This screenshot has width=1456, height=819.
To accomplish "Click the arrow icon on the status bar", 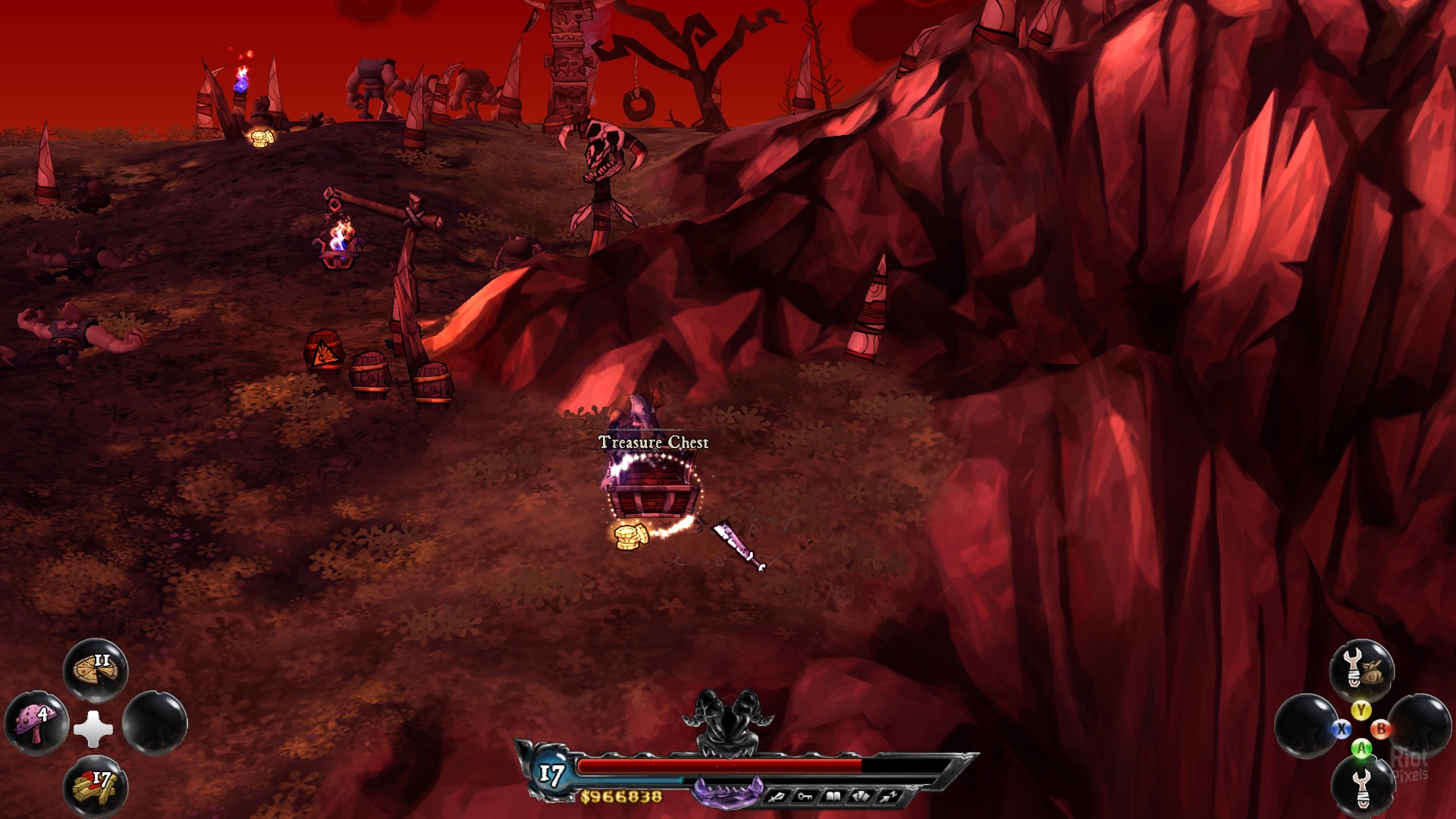I will pos(889,796).
